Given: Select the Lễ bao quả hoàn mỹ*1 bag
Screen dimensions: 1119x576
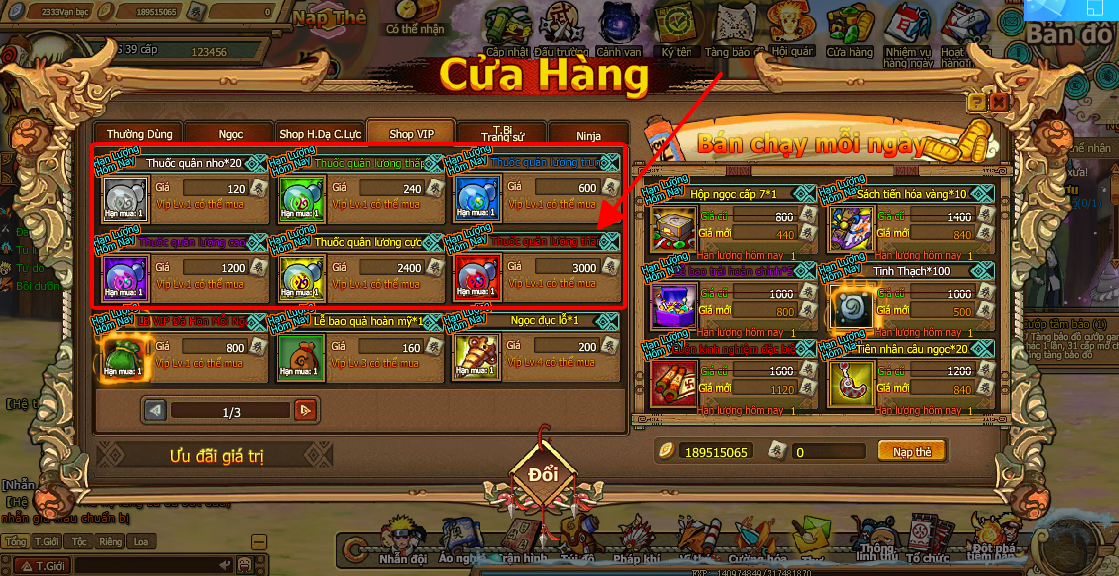Looking at the screenshot, I should pos(301,357).
